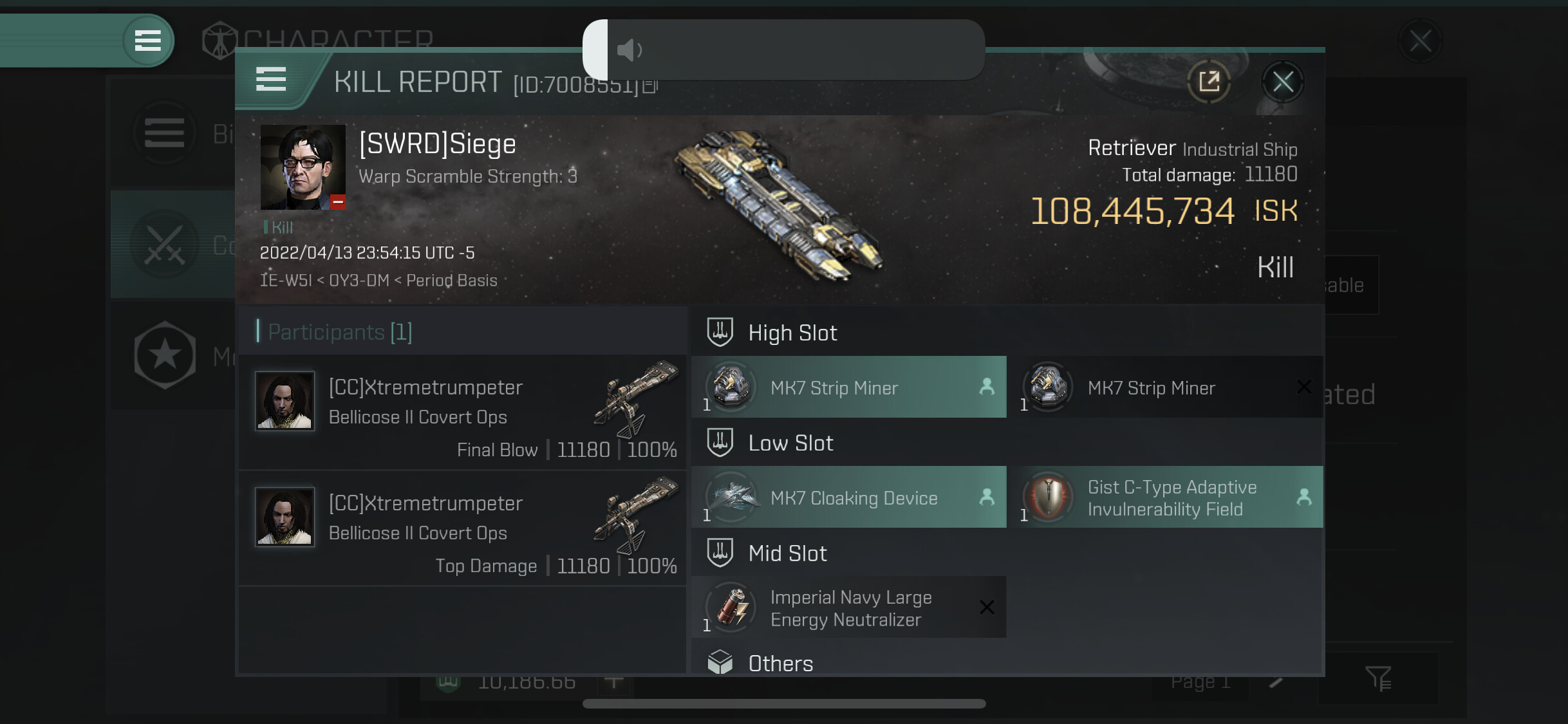The image size is (1568, 724).
Task: Tap the speaker volume icon overlay
Action: click(x=629, y=50)
